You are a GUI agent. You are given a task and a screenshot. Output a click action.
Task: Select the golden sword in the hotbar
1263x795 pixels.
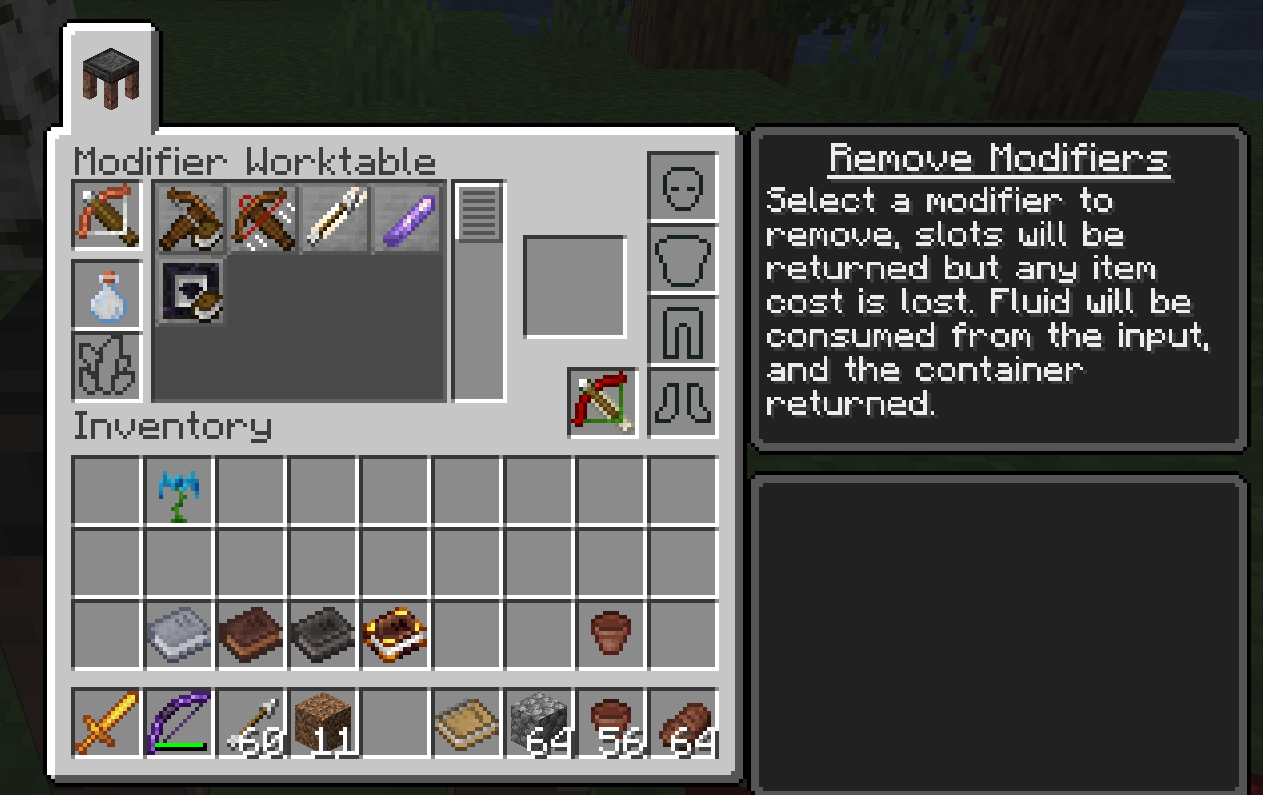pyautogui.click(x=108, y=722)
